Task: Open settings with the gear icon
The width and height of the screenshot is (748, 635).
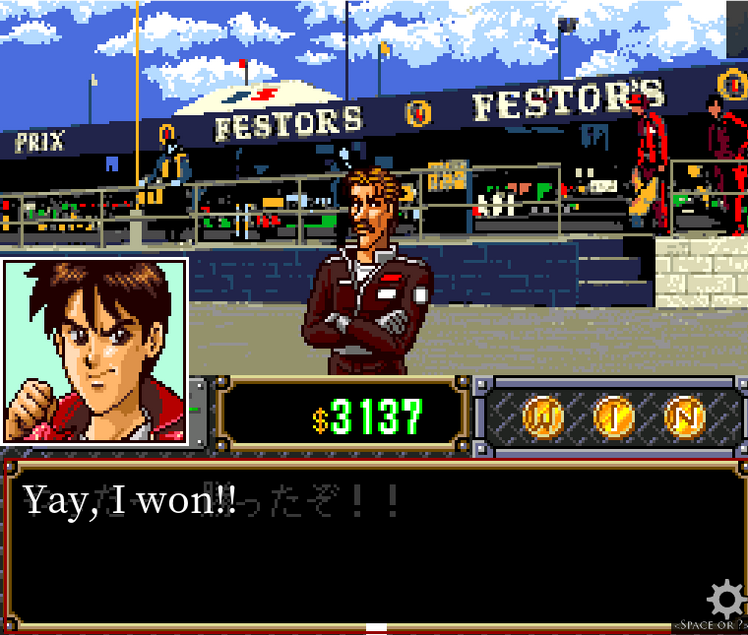Action: tap(725, 599)
